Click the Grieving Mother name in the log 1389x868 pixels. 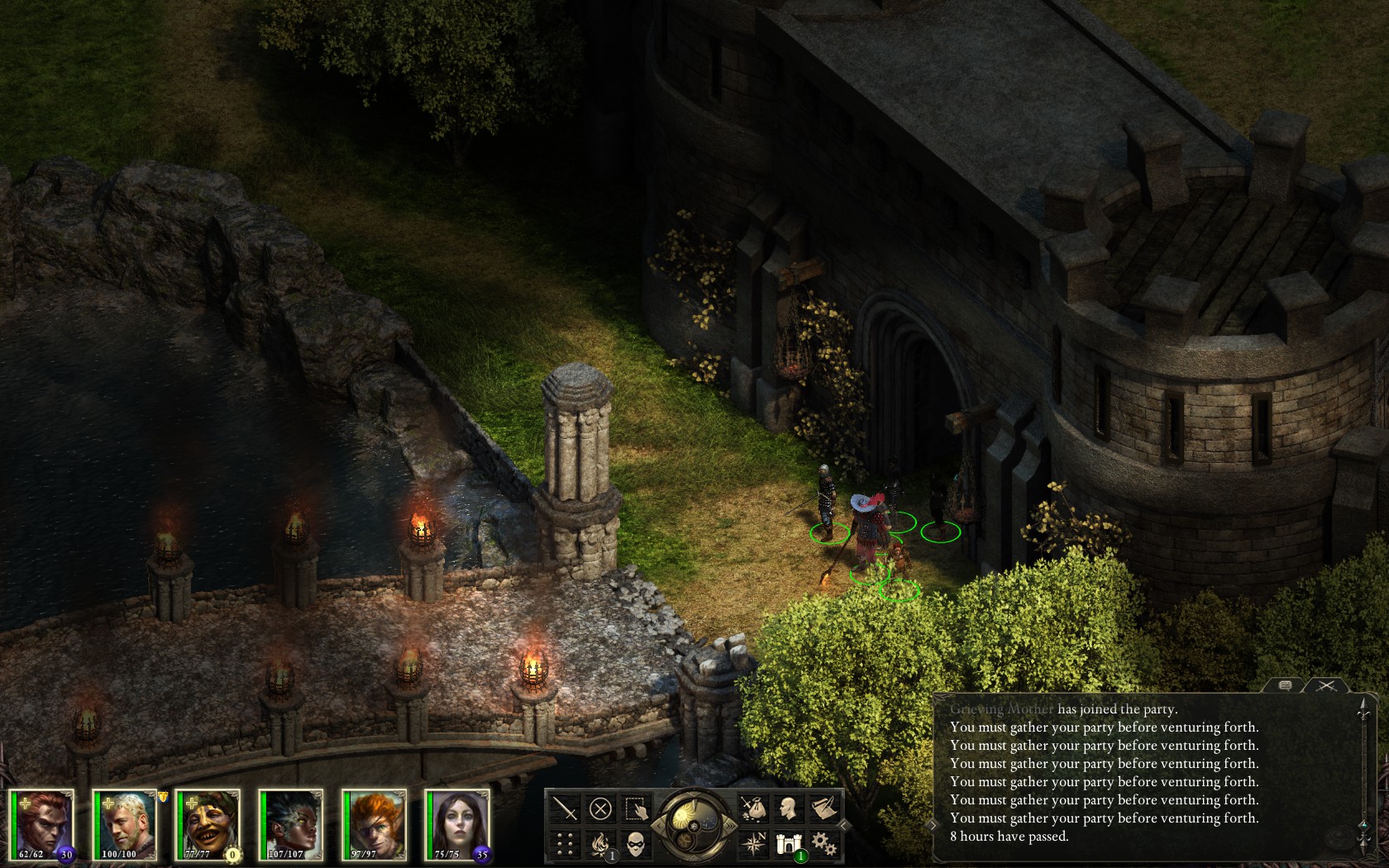[1001, 709]
